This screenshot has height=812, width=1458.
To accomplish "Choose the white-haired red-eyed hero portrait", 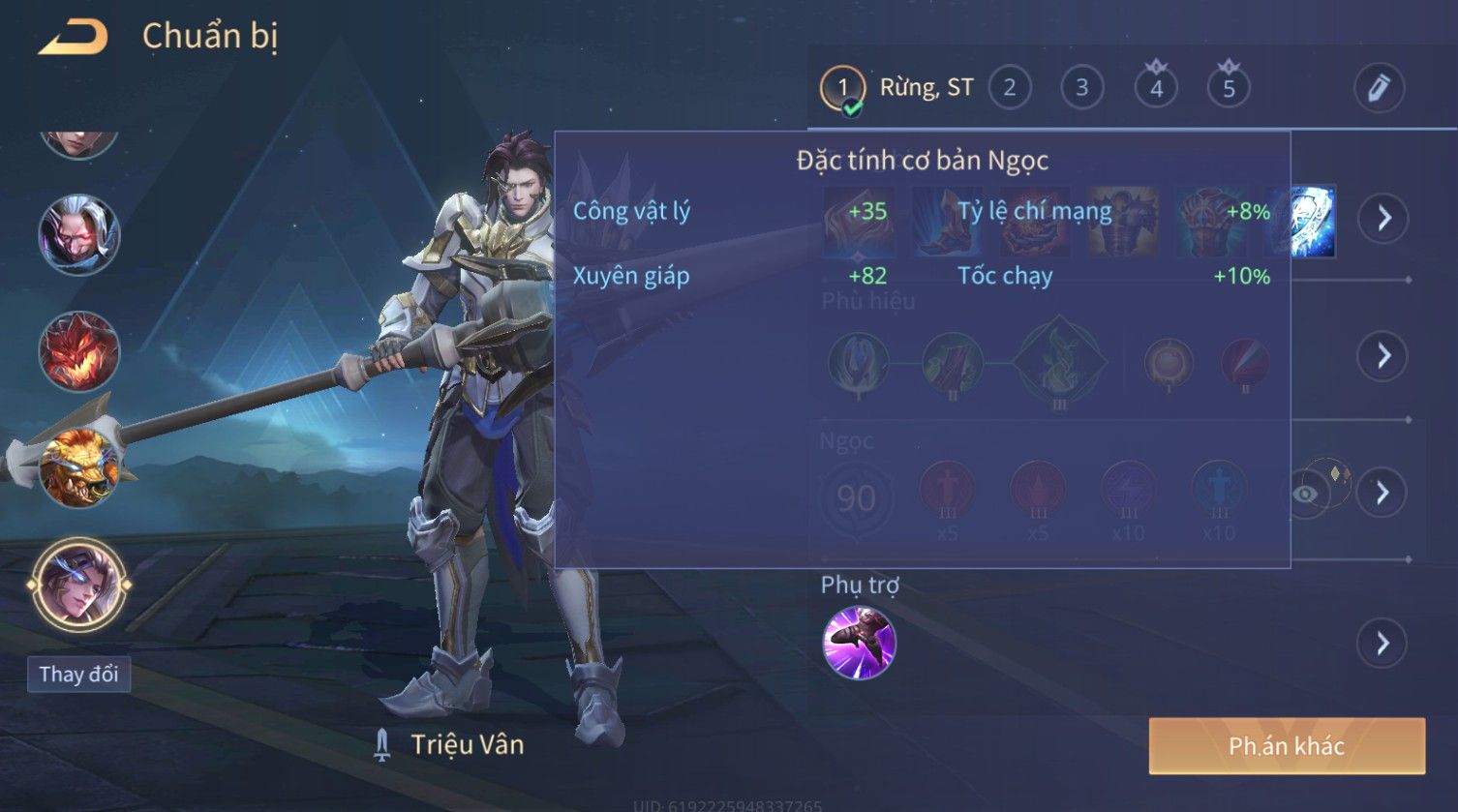I will tap(79, 234).
